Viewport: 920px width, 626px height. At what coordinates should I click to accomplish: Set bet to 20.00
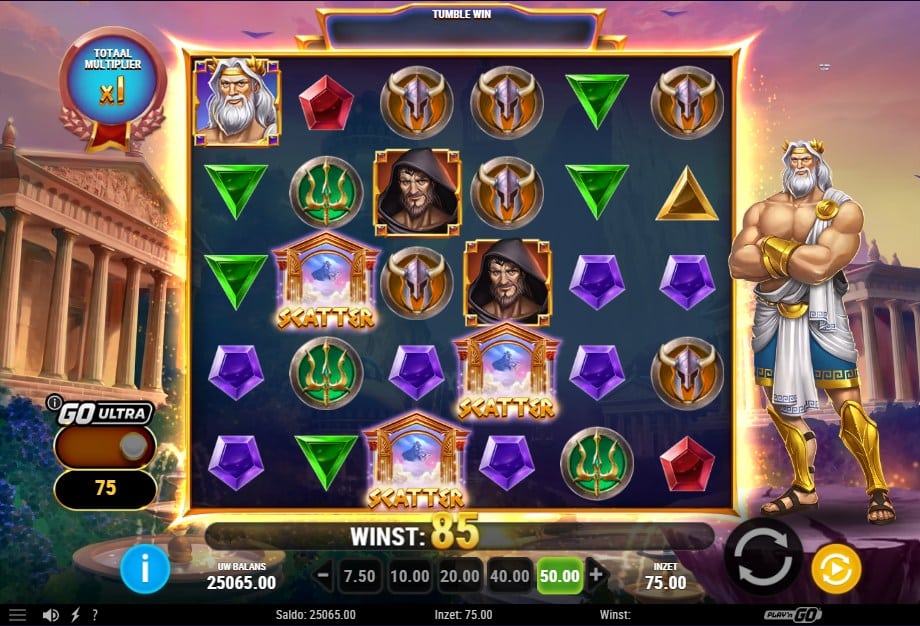[x=459, y=576]
